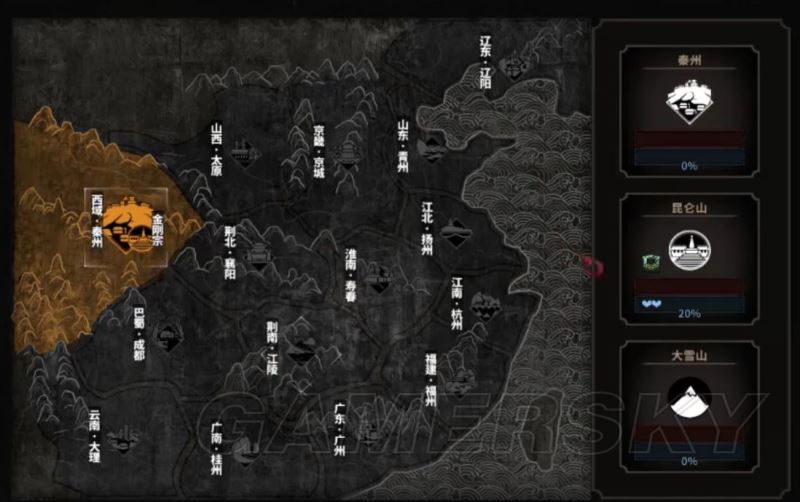Choose the 江北·扬州 map marker
Screen dimensions: 800x502
(x=453, y=232)
